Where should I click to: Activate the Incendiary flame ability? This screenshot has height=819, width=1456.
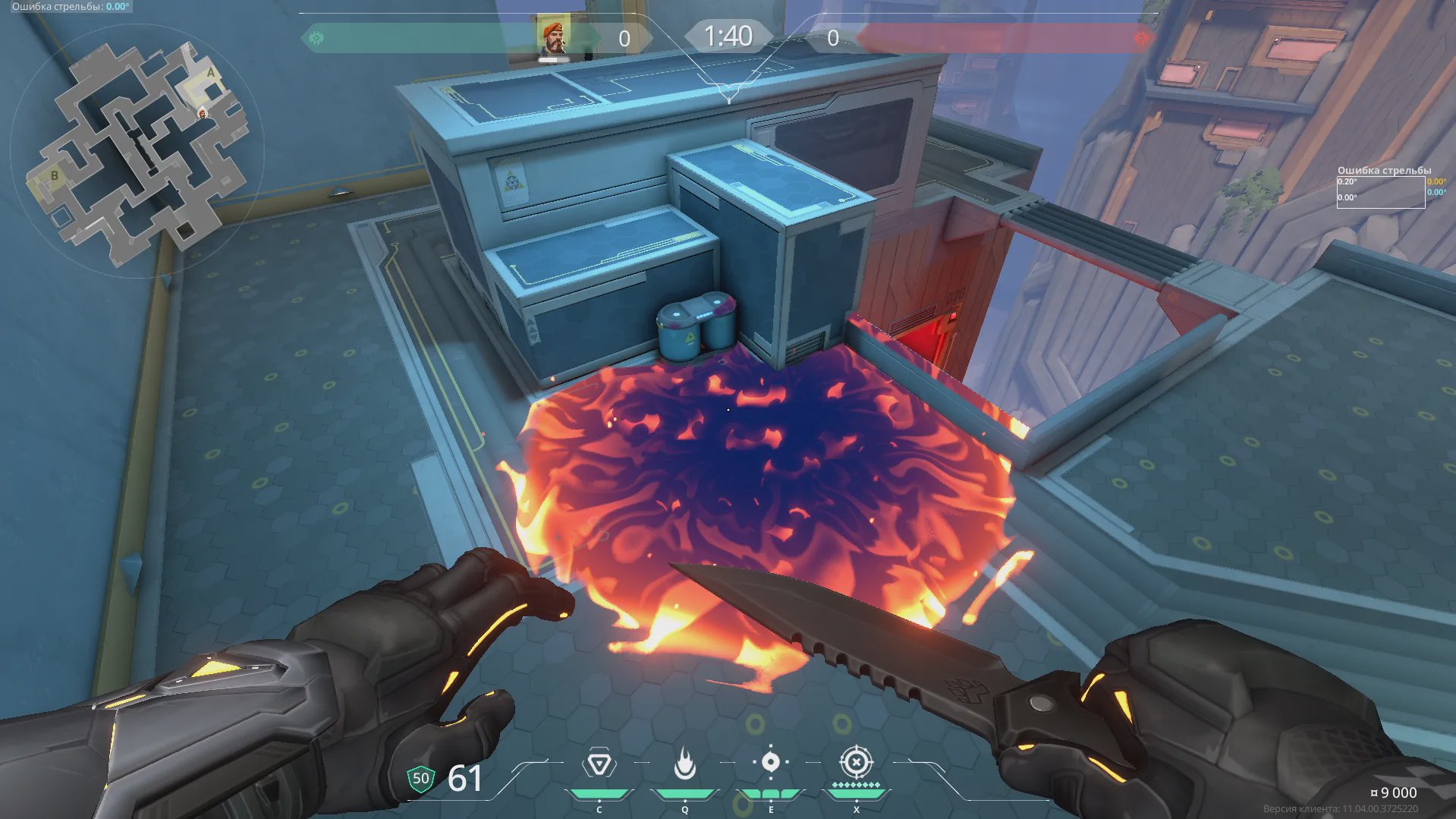685,764
